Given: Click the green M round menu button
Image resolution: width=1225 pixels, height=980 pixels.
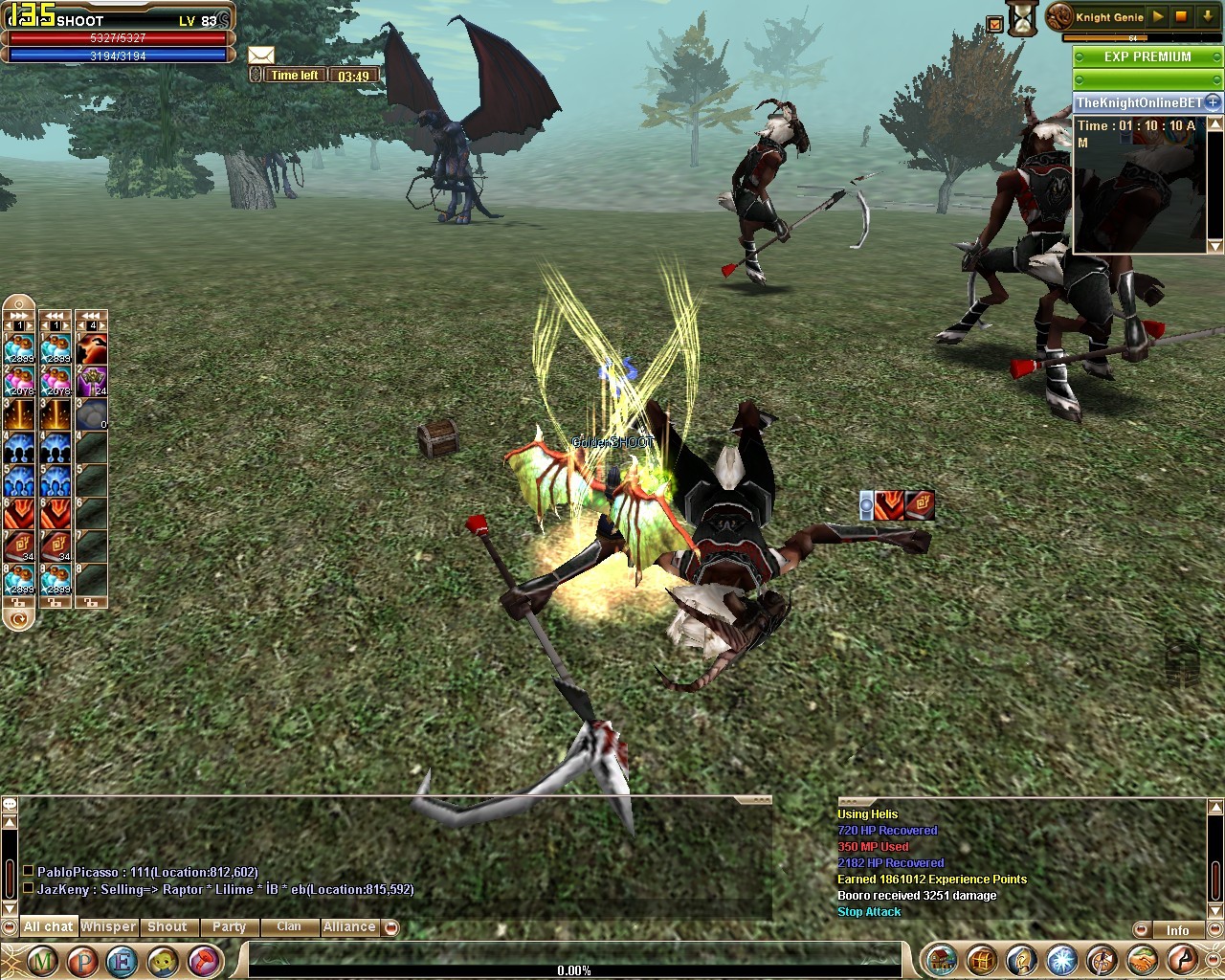Looking at the screenshot, I should click(41, 959).
